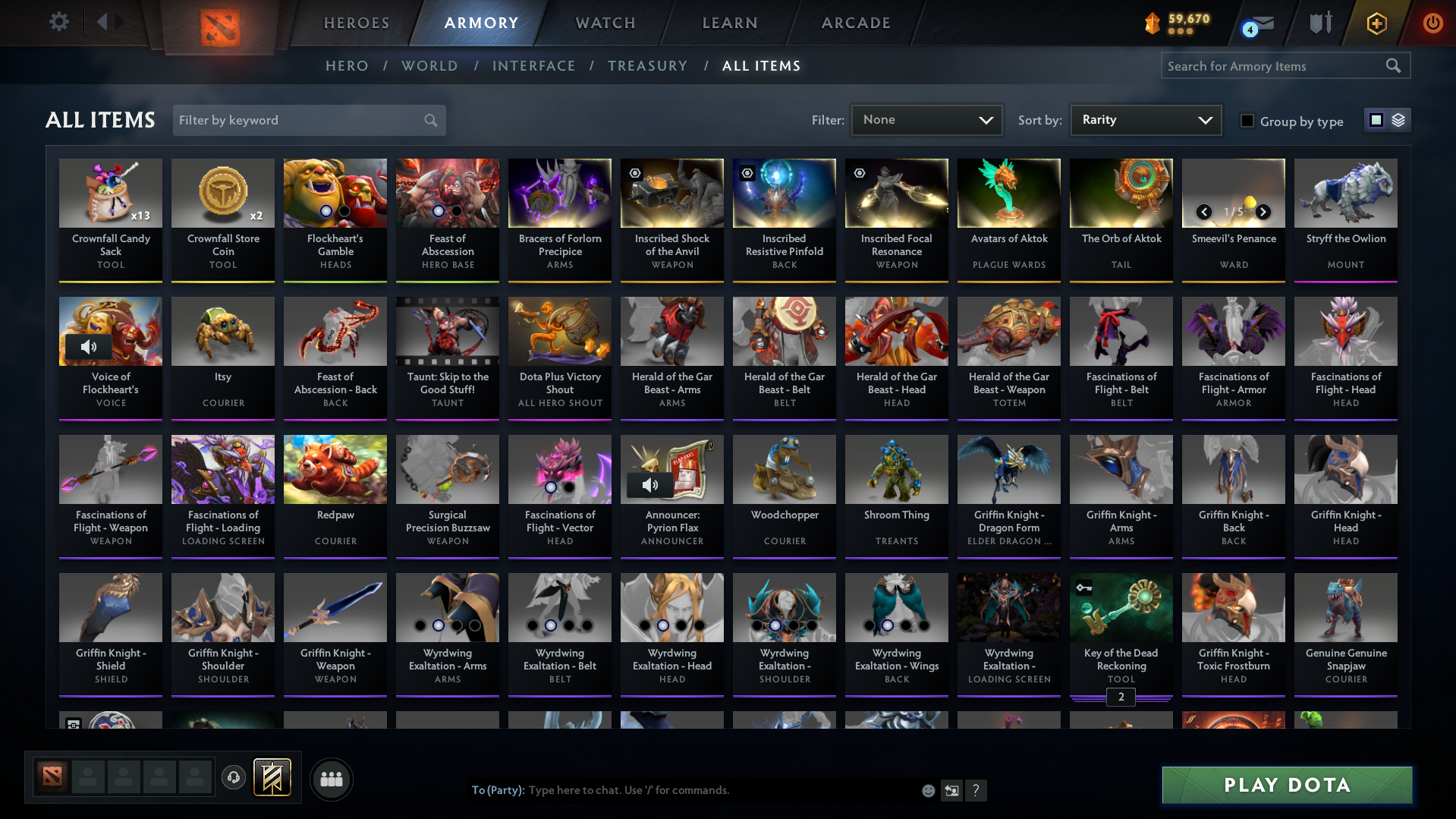Screen dimensions: 1456x819
Task: Click the headset voice chat icon
Action: click(234, 778)
